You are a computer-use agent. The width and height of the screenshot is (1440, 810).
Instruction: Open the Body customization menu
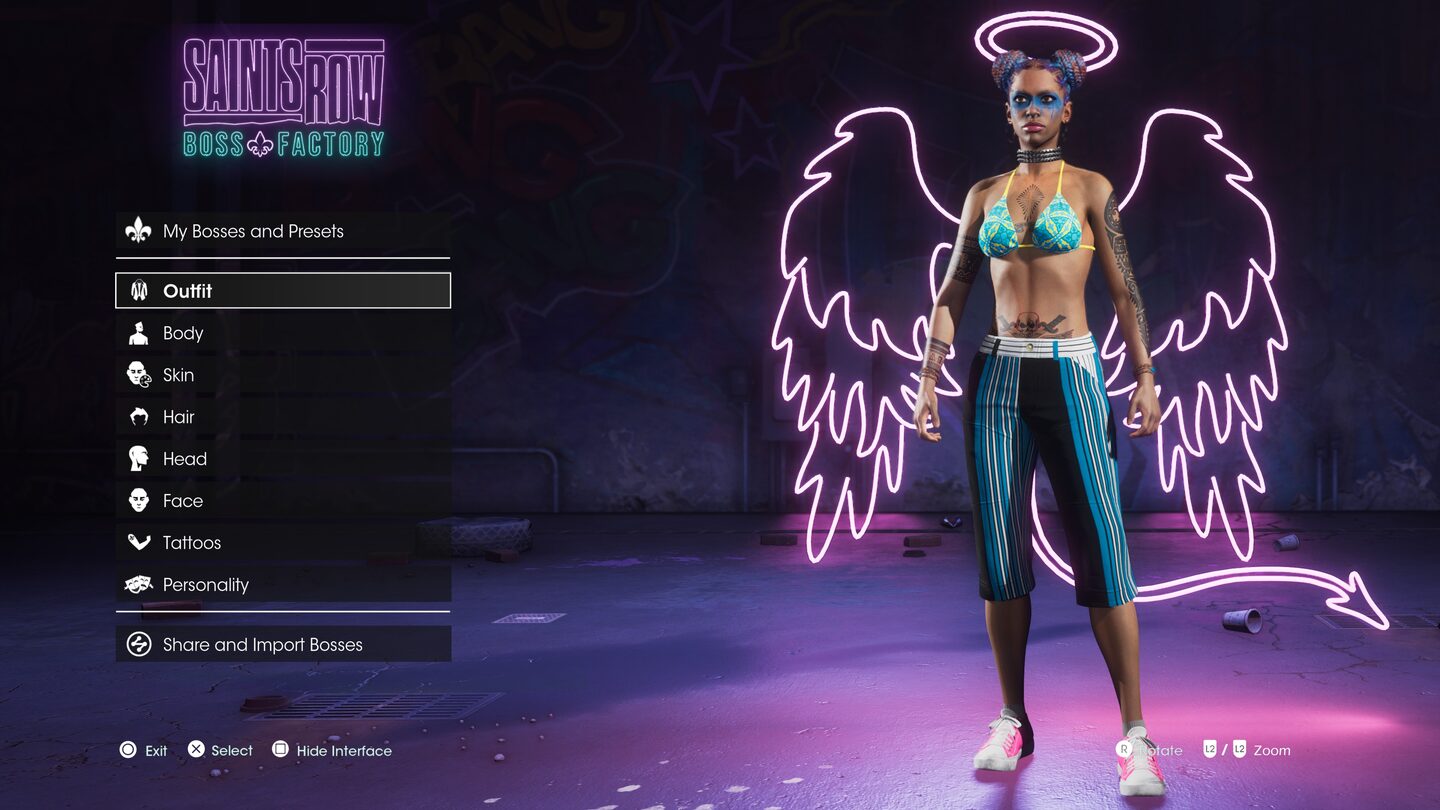click(282, 333)
